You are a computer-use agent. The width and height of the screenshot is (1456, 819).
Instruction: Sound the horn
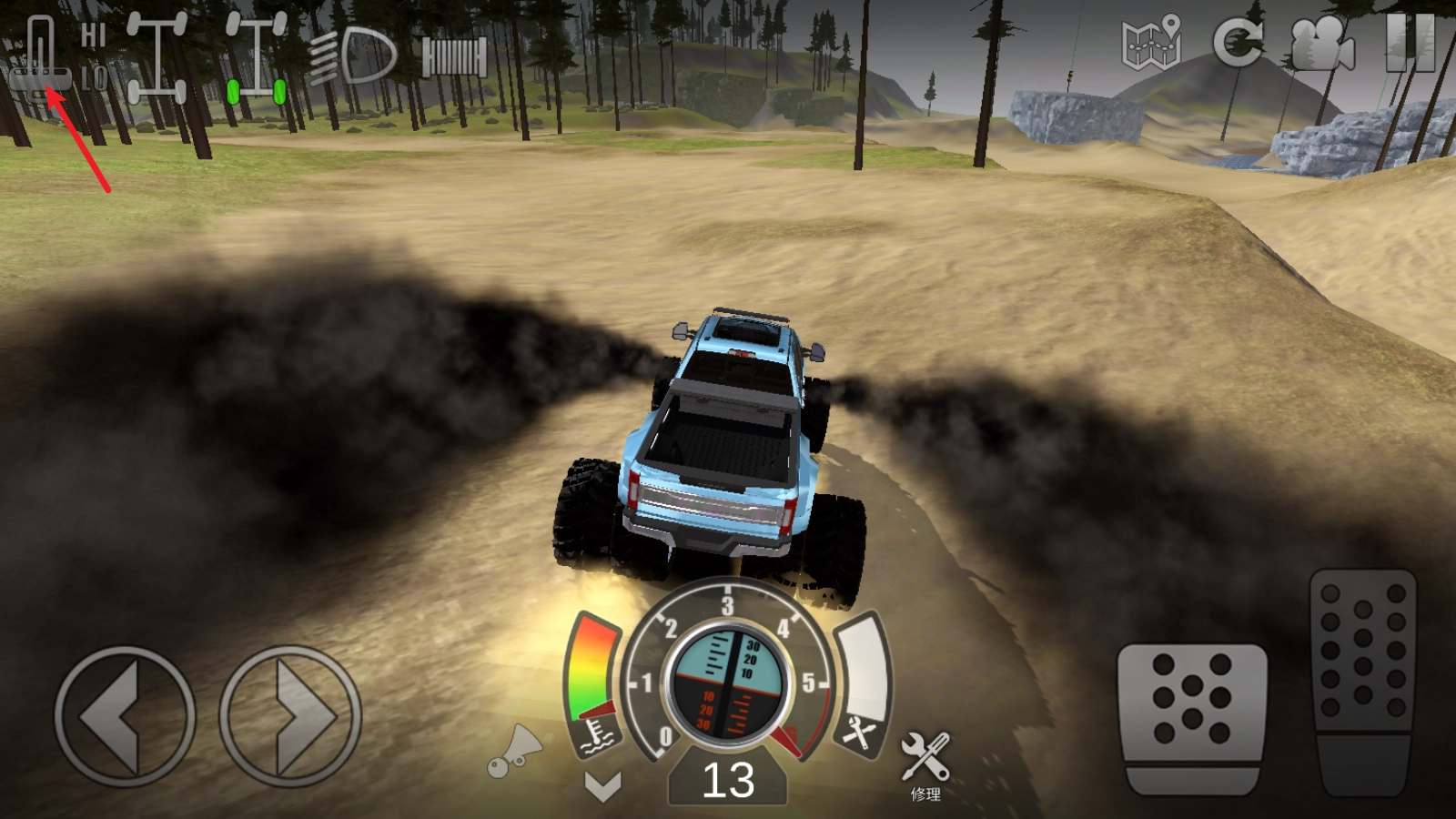(514, 752)
